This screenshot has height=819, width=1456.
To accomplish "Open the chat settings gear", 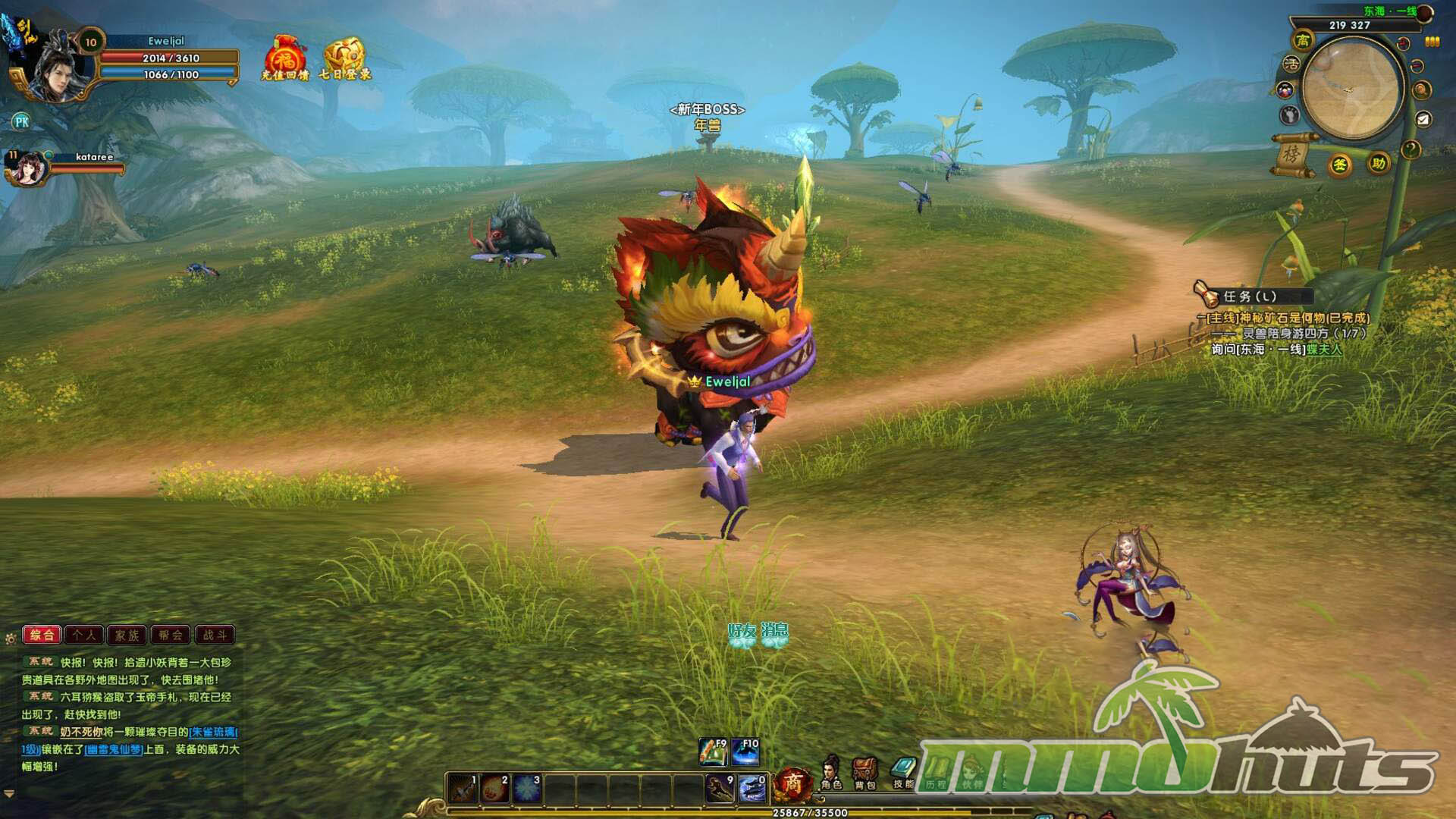I will (x=11, y=639).
